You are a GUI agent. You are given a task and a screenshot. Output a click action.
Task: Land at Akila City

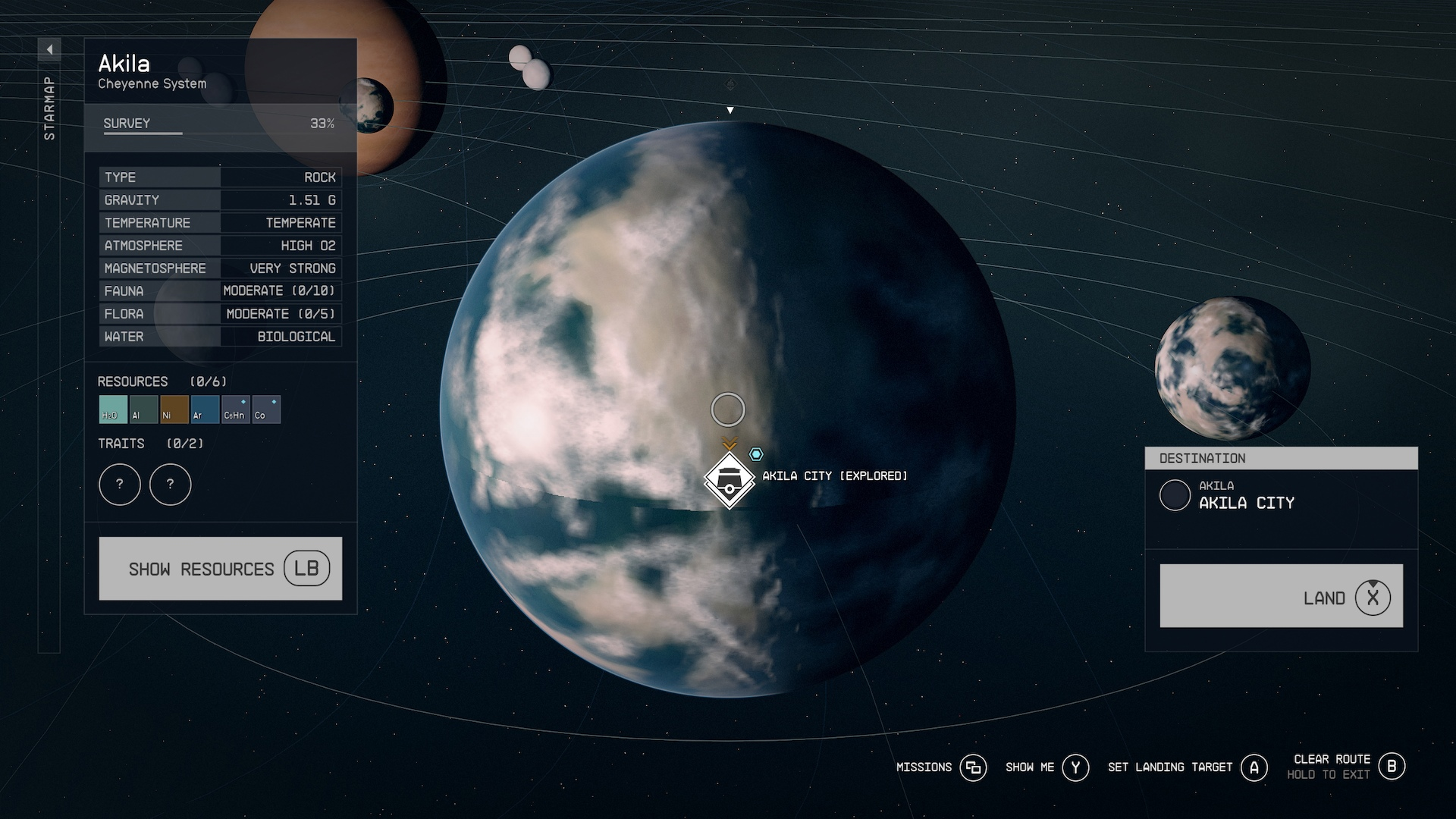pyautogui.click(x=1281, y=596)
